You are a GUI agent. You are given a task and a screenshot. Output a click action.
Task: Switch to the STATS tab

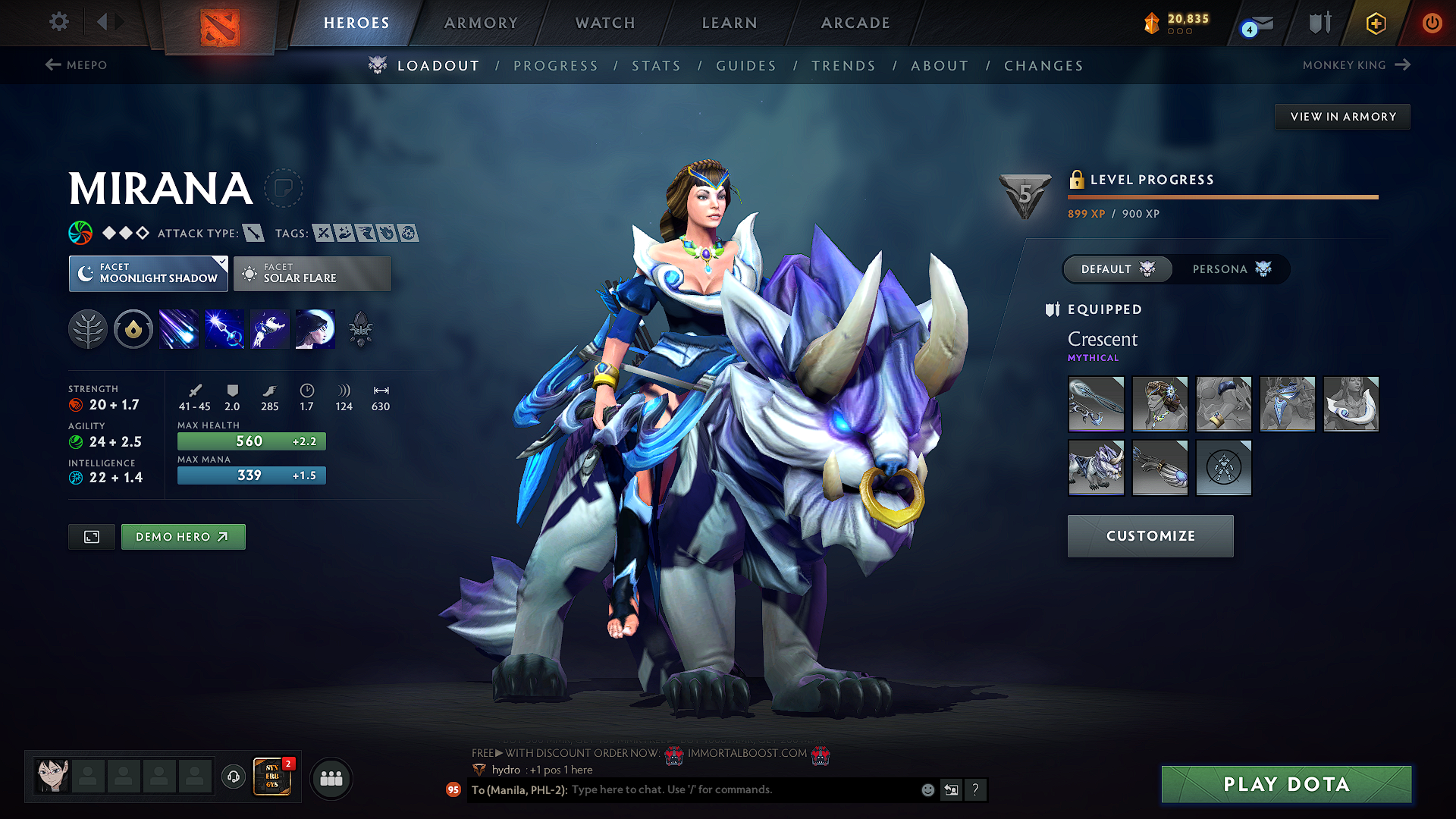coord(656,66)
